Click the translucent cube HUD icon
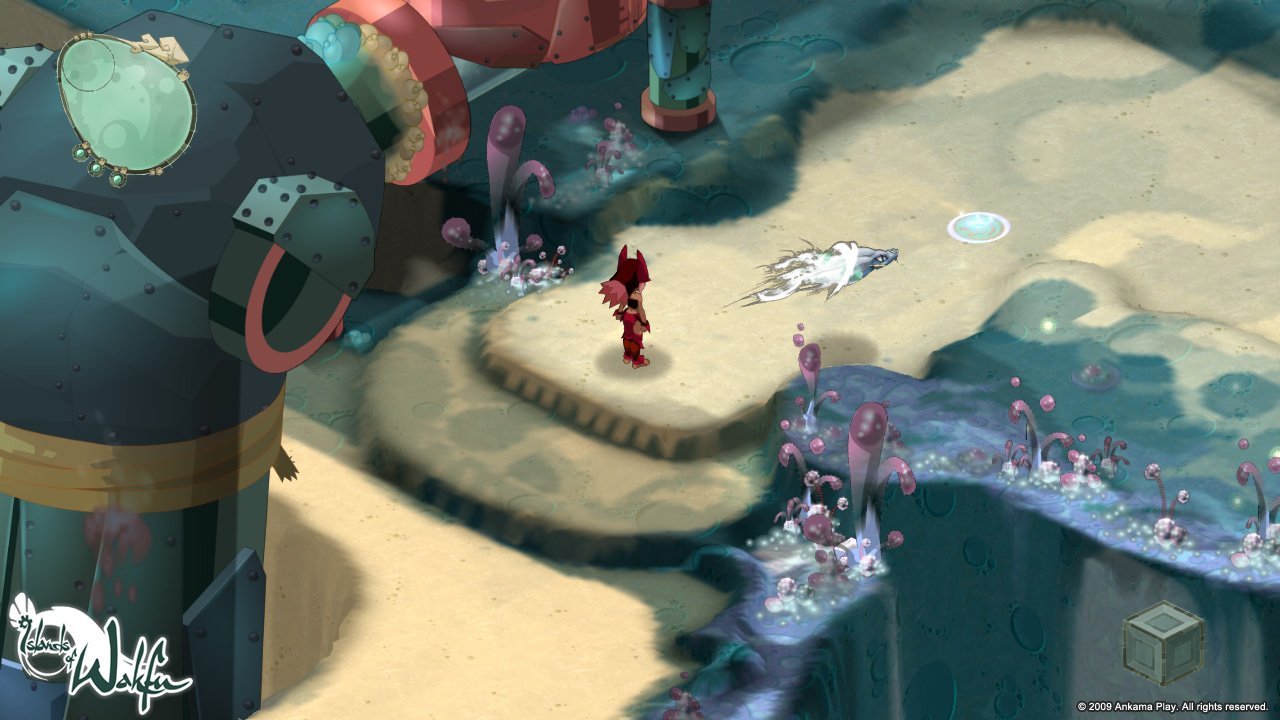The height and width of the screenshot is (720, 1280). click(1163, 643)
